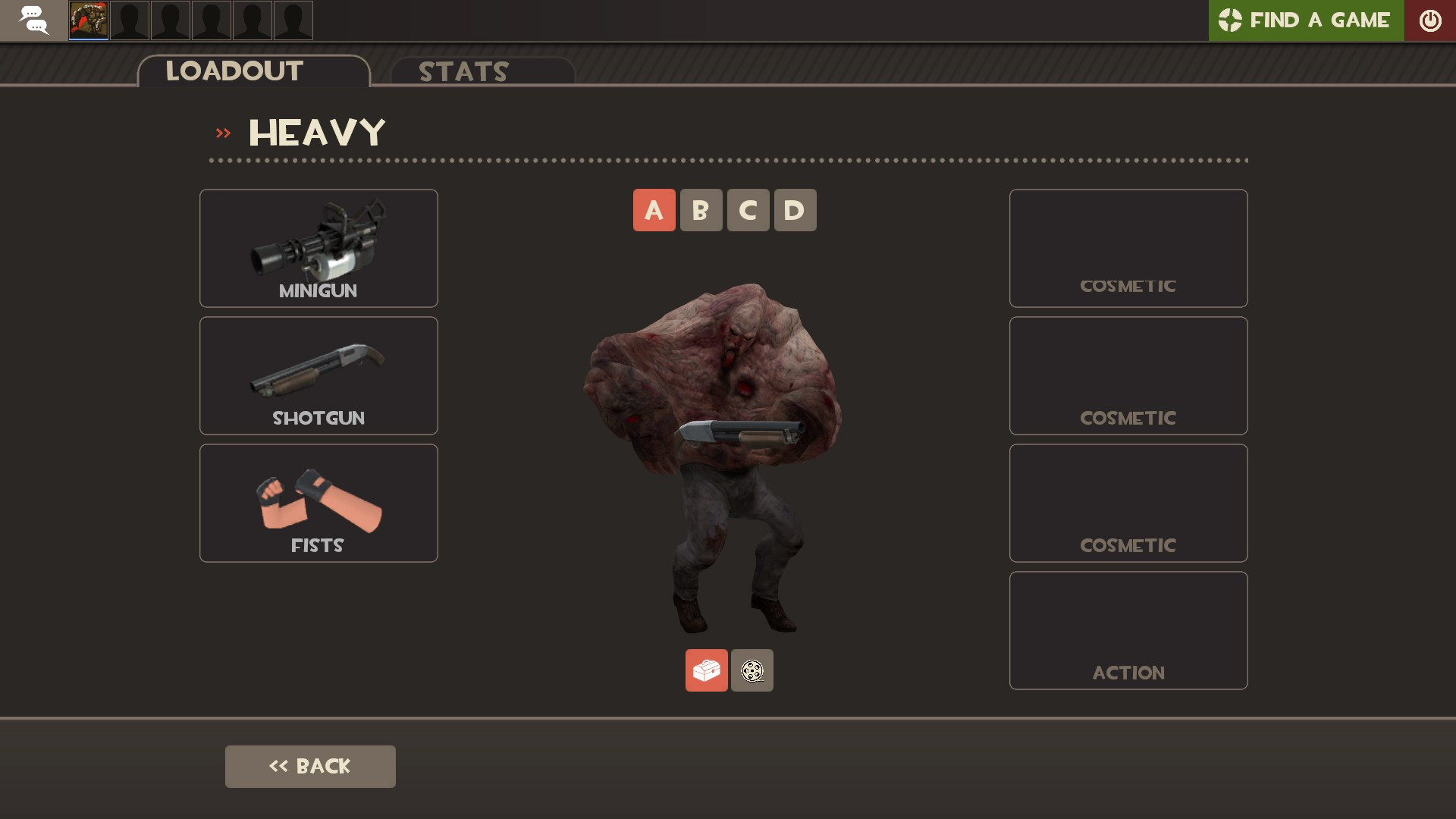This screenshot has height=819, width=1456.
Task: Select the Minigun primary weapon slot
Action: point(318,248)
